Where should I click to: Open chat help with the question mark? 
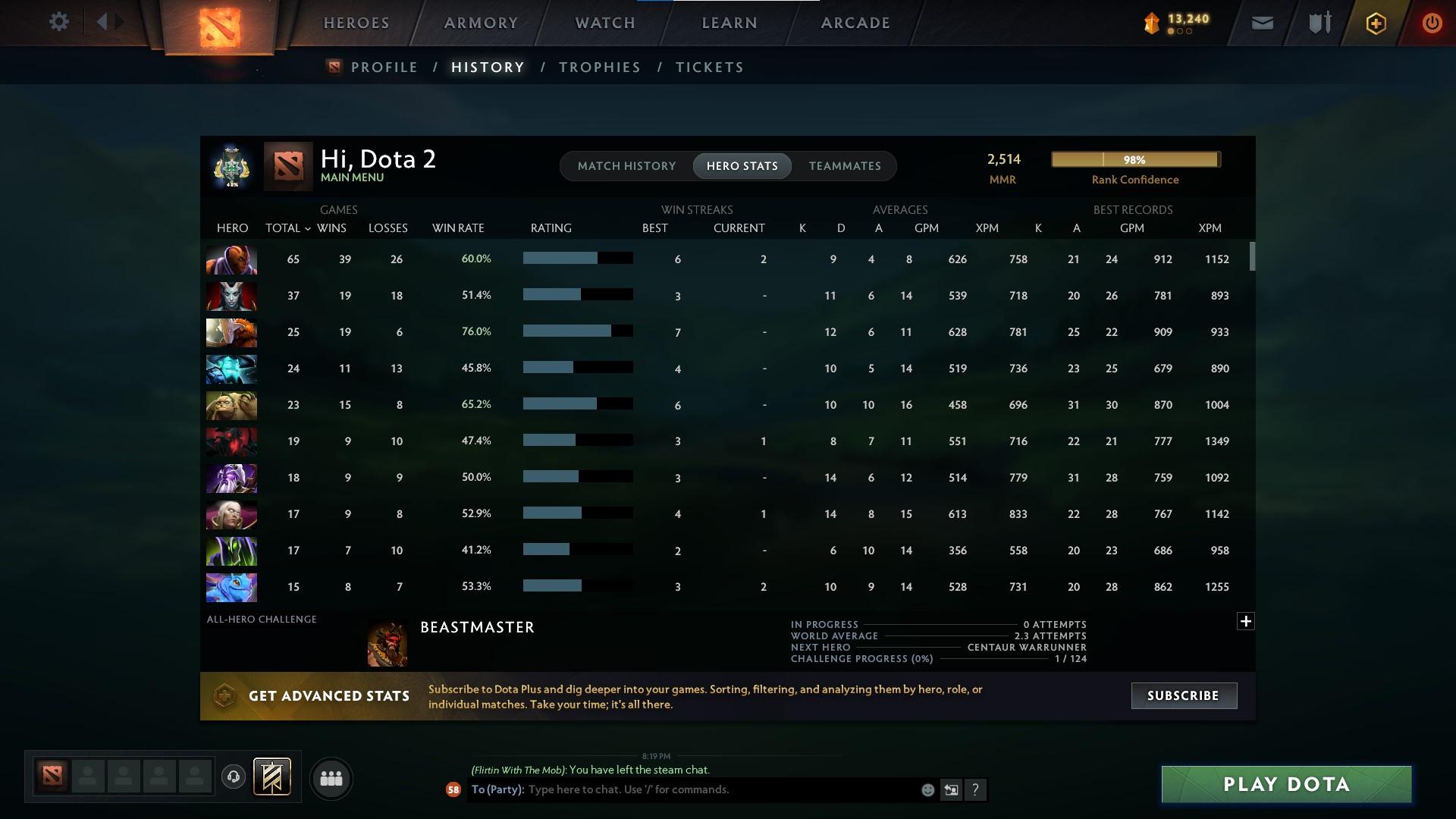tap(976, 789)
